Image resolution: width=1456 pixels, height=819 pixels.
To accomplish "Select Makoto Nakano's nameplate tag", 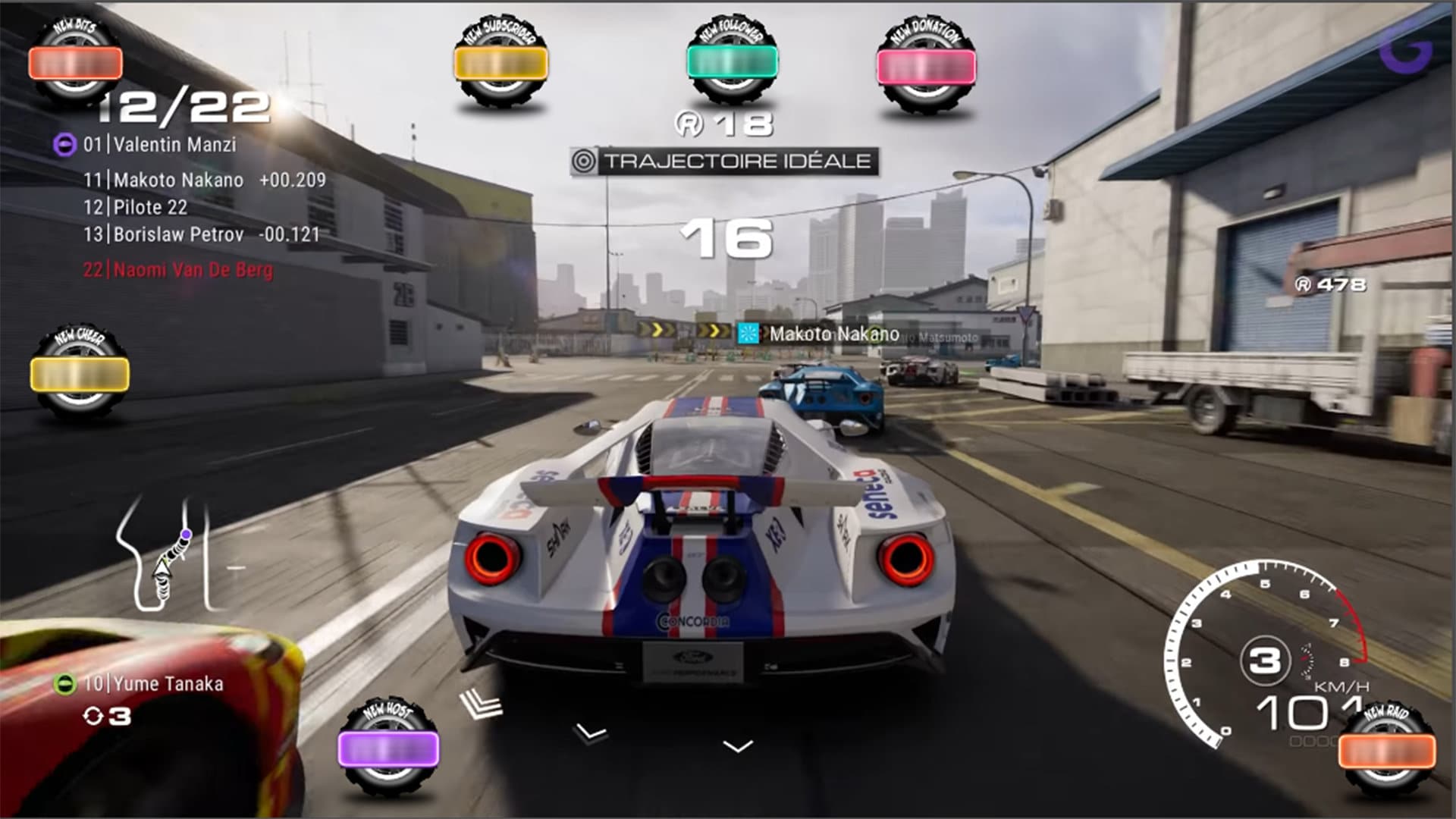I will (x=819, y=332).
